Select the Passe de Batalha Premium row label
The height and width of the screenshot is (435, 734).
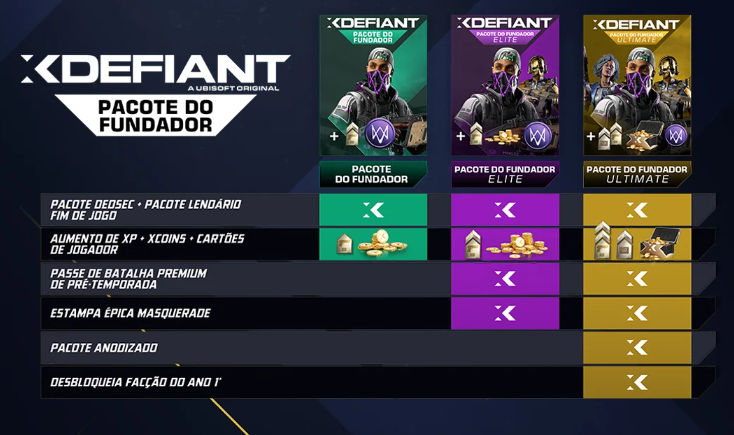click(129, 278)
